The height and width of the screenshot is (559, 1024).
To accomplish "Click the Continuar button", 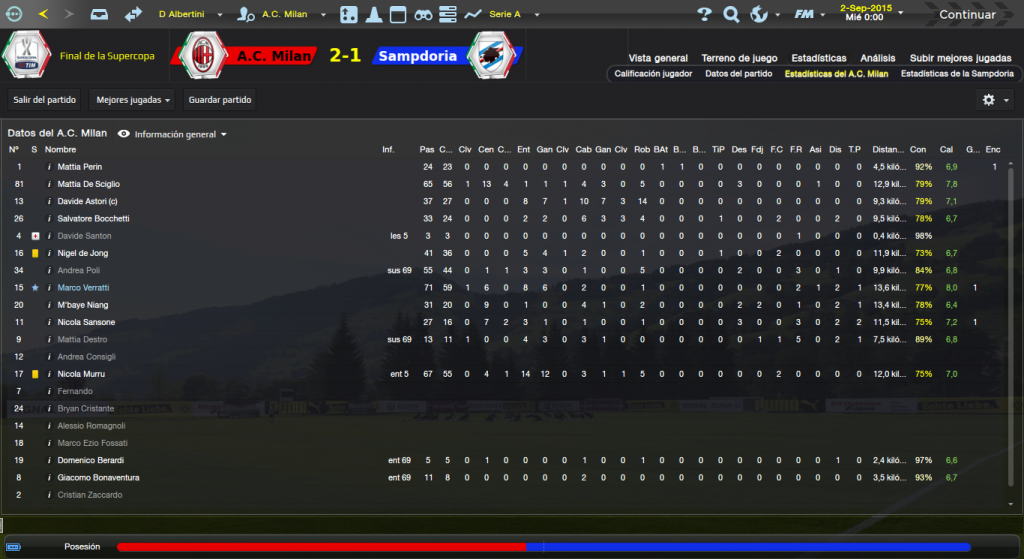I will (x=967, y=15).
